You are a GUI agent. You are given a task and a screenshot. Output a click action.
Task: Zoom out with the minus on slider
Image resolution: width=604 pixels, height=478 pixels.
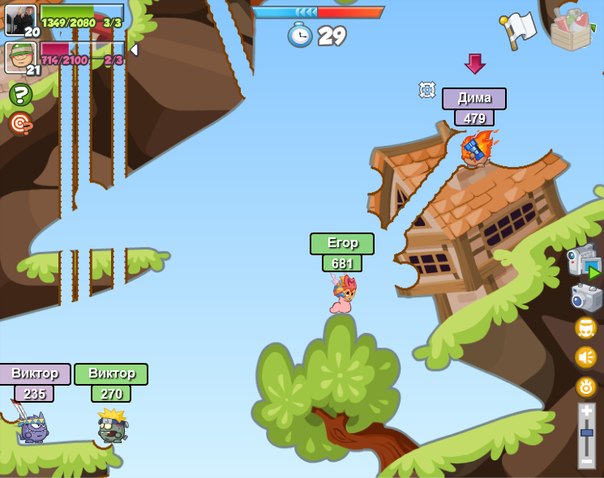tap(587, 462)
